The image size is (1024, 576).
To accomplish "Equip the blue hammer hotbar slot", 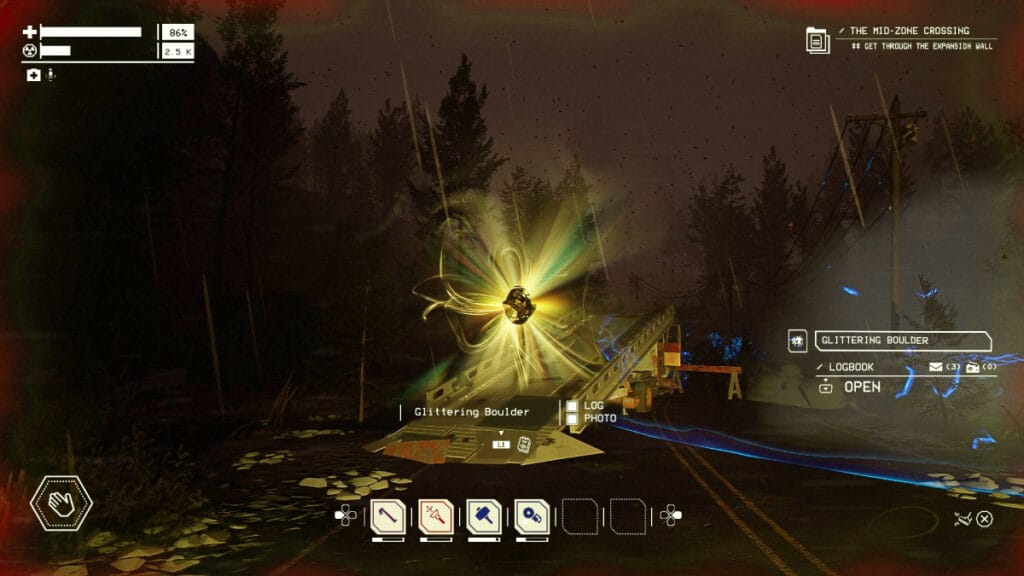I will click(x=484, y=516).
